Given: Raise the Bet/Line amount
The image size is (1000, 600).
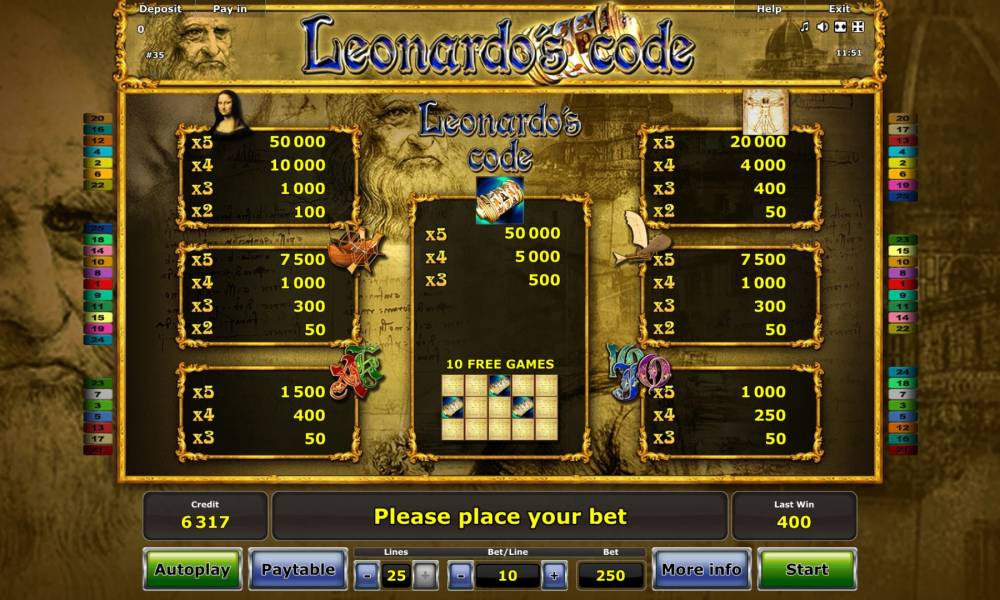Looking at the screenshot, I should tap(553, 575).
